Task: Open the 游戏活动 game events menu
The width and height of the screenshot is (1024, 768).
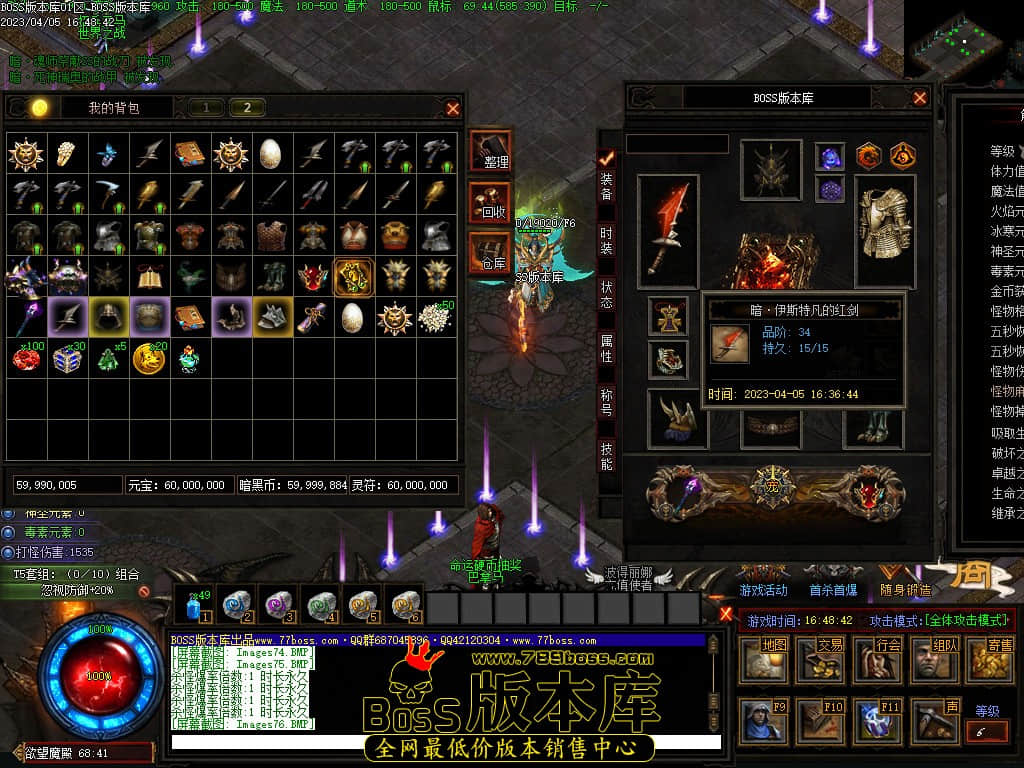Action: (763, 590)
